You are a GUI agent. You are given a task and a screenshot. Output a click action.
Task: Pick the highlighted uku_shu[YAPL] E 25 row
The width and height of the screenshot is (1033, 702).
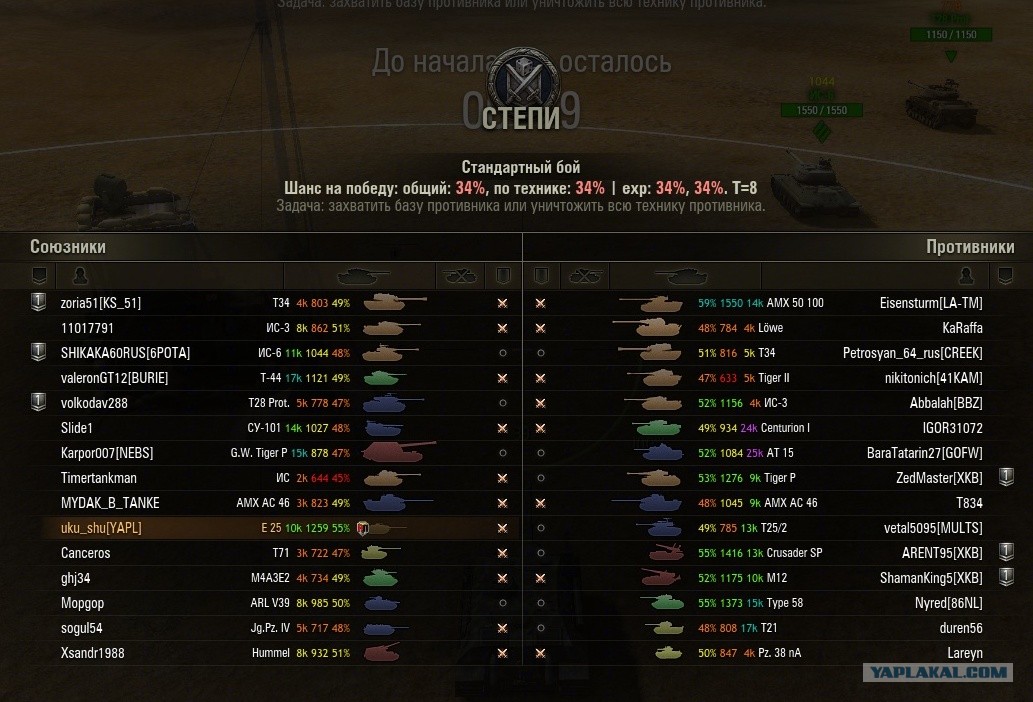pos(101,528)
